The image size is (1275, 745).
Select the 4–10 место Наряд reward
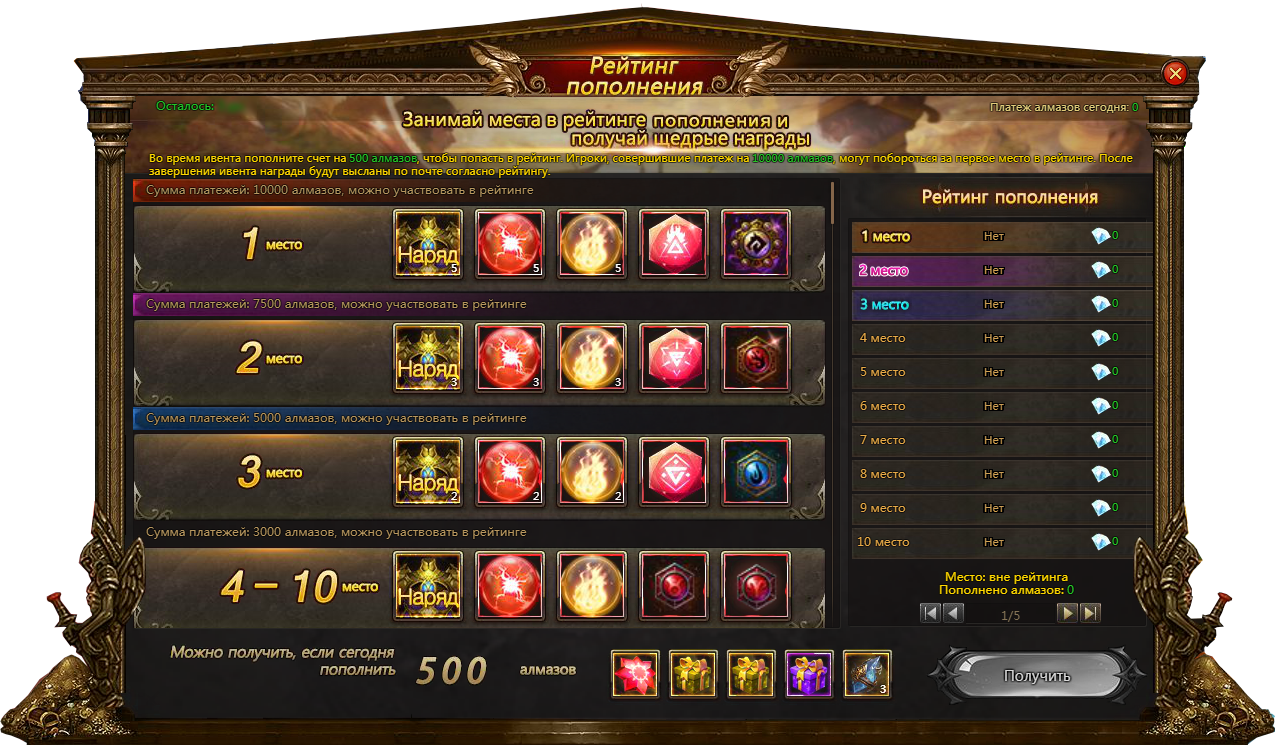[428, 585]
